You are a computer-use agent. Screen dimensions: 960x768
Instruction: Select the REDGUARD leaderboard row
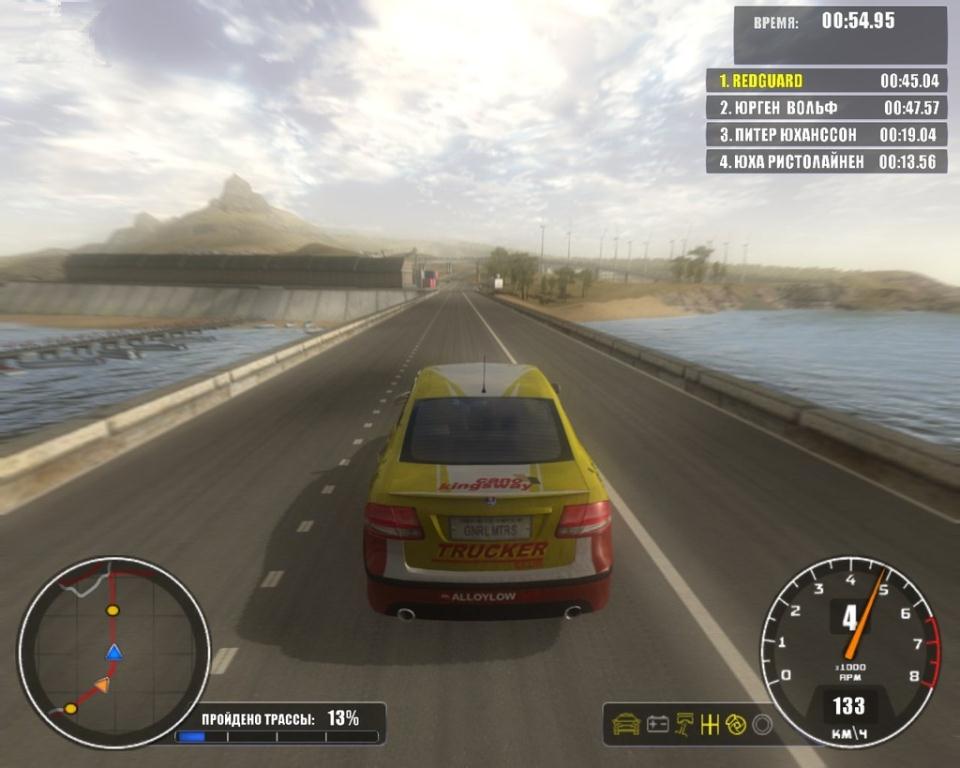point(826,81)
